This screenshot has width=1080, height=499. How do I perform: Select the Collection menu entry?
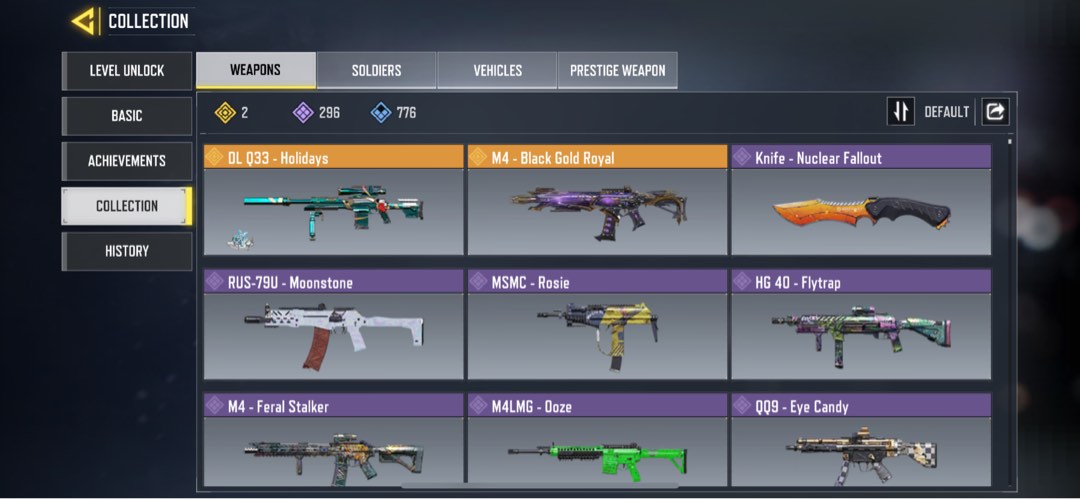point(127,206)
